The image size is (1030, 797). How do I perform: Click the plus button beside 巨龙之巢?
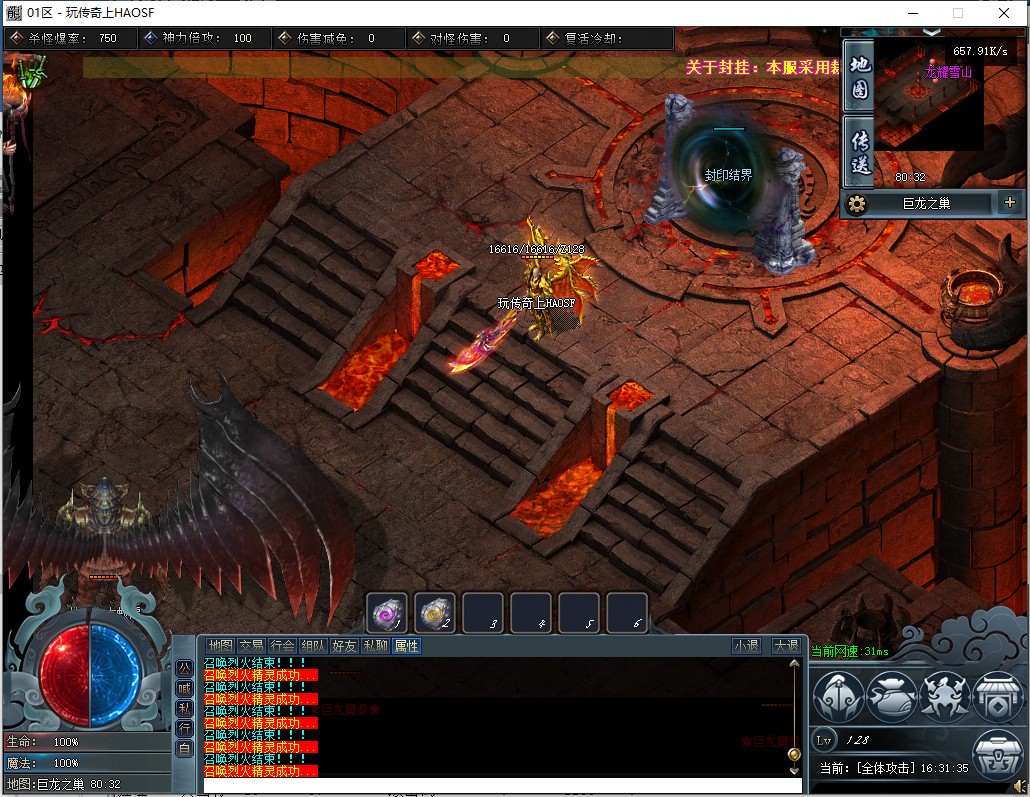(x=1009, y=203)
